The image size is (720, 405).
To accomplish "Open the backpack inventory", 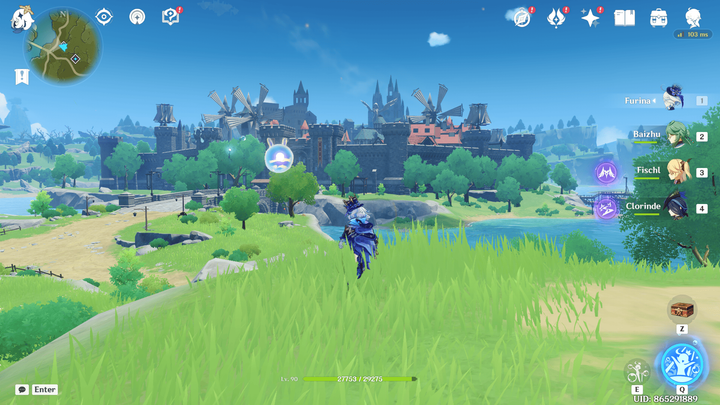I will [658, 17].
